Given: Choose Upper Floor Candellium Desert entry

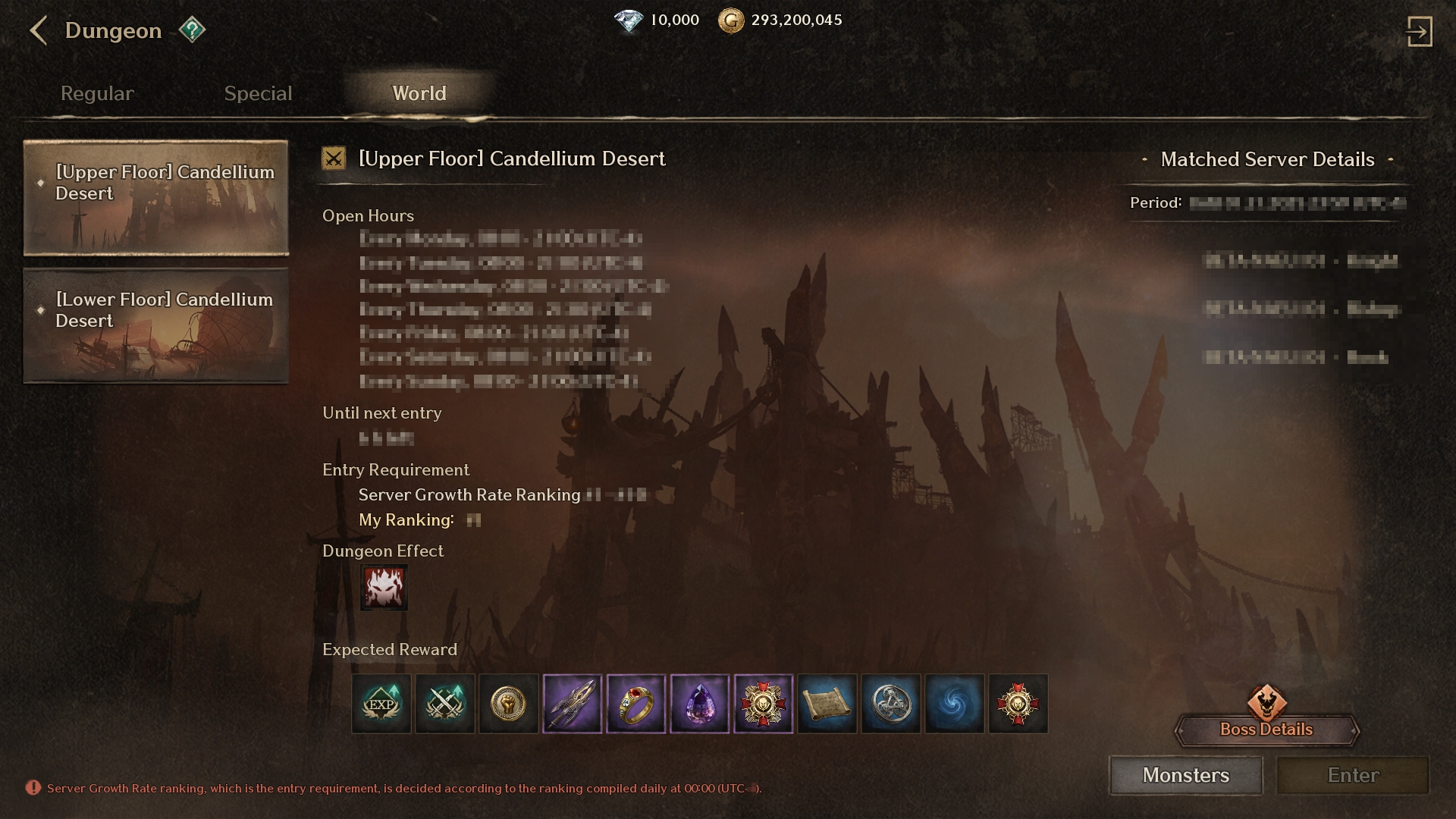Looking at the screenshot, I should point(156,197).
